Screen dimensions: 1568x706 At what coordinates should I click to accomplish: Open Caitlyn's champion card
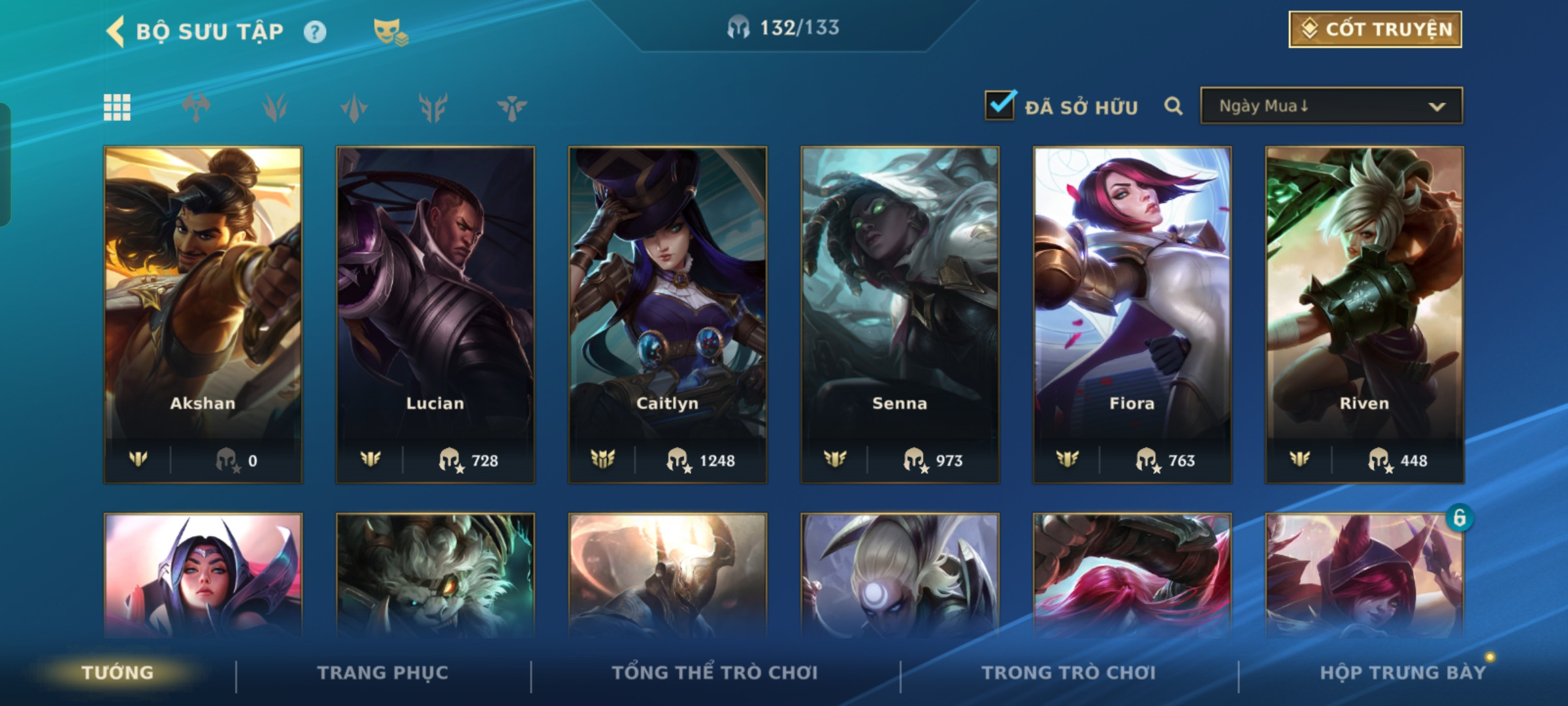[x=668, y=314]
